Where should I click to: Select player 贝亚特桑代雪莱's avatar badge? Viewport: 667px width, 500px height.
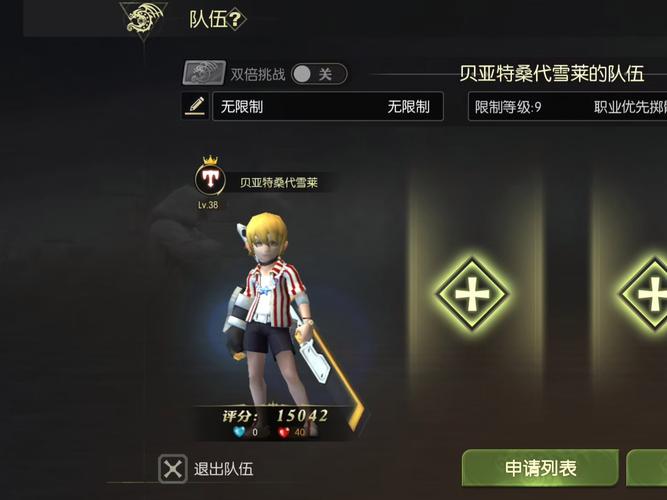coord(210,179)
